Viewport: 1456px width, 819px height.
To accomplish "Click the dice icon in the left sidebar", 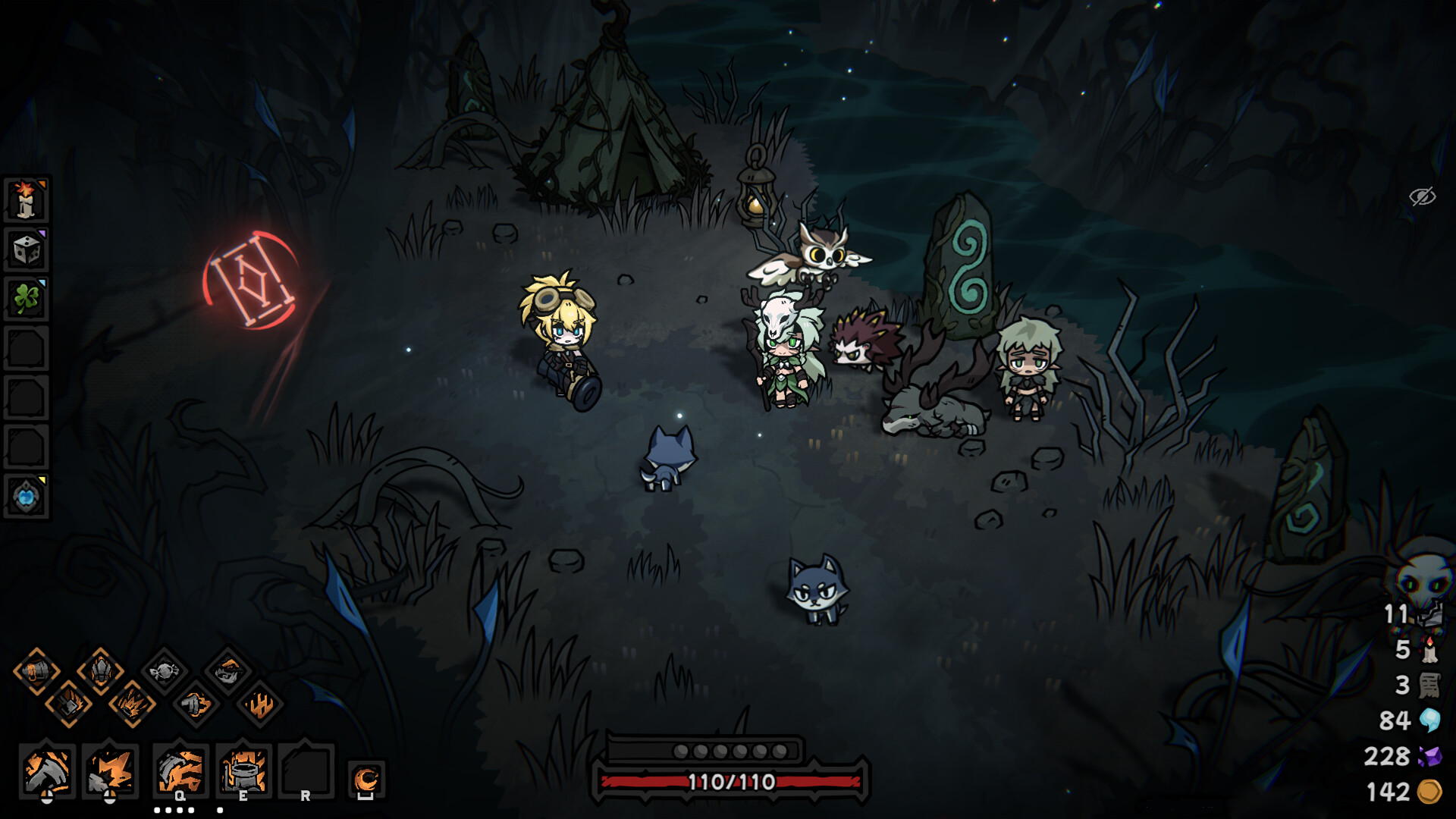I will click(26, 249).
